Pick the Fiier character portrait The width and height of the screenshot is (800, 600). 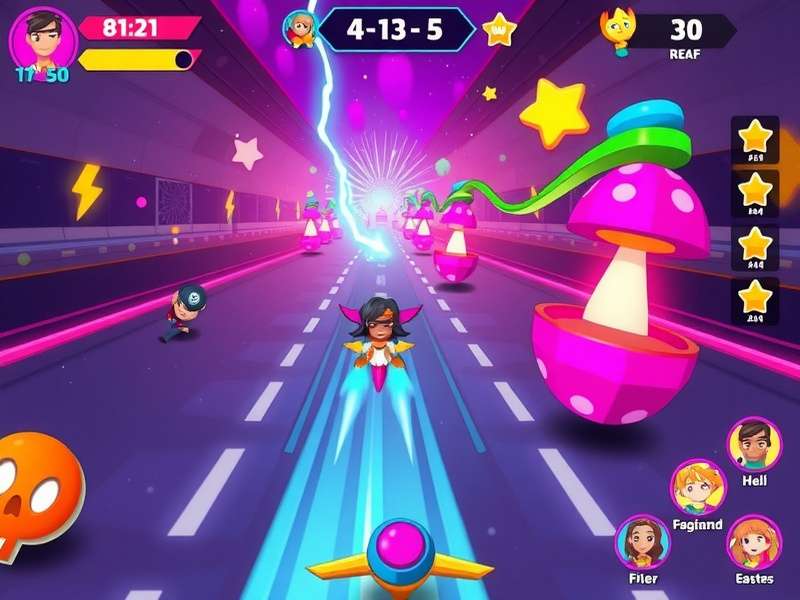[643, 542]
